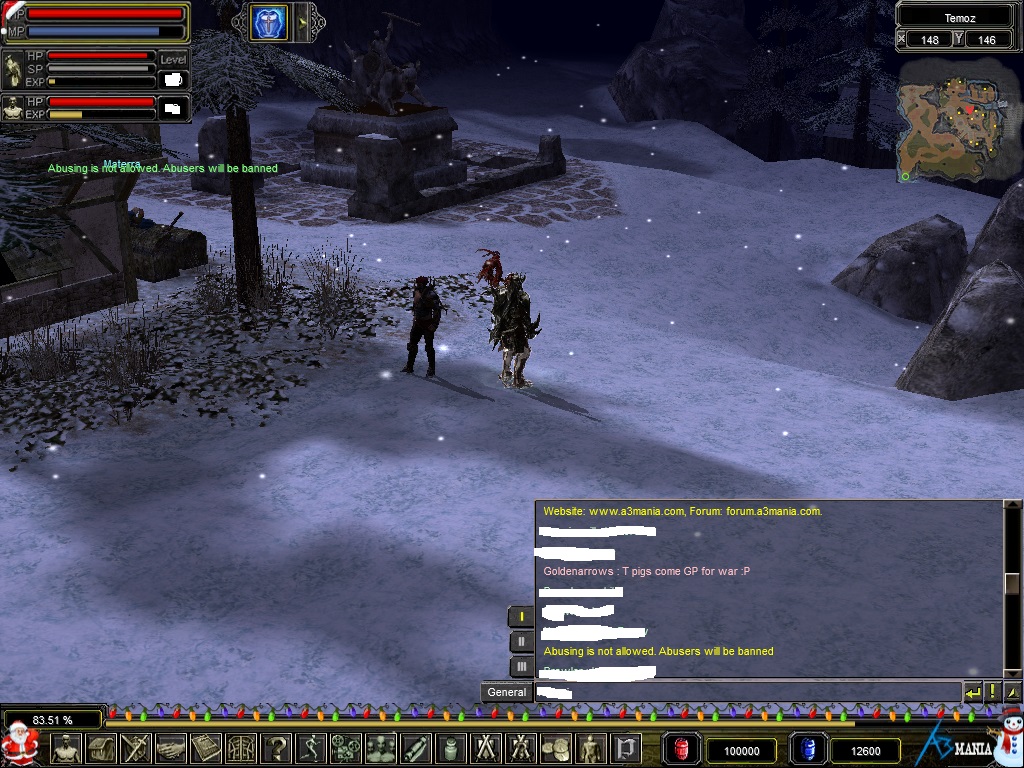This screenshot has width=1024, height=768.
Task: Switch to chat tab I
Action: [x=521, y=616]
